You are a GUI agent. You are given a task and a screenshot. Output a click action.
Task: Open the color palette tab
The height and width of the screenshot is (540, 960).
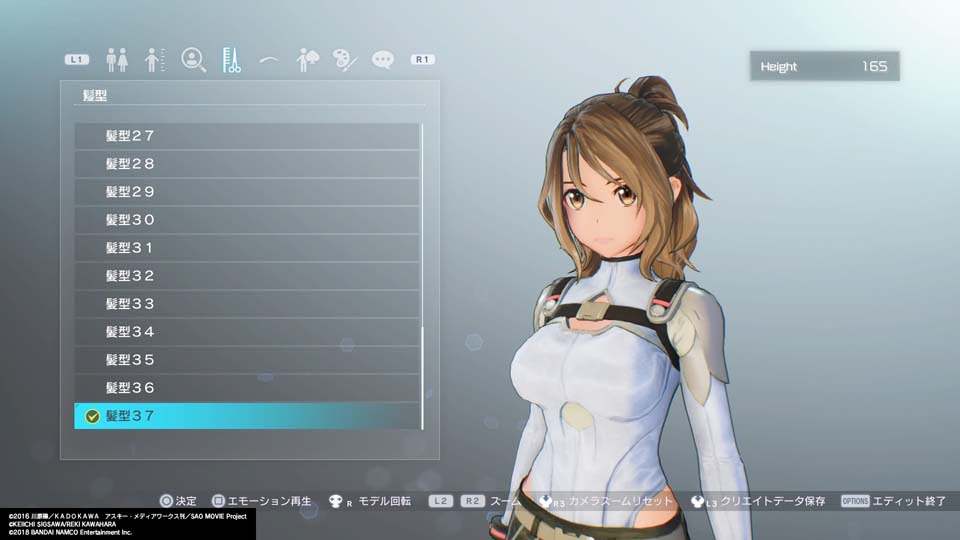[x=345, y=60]
